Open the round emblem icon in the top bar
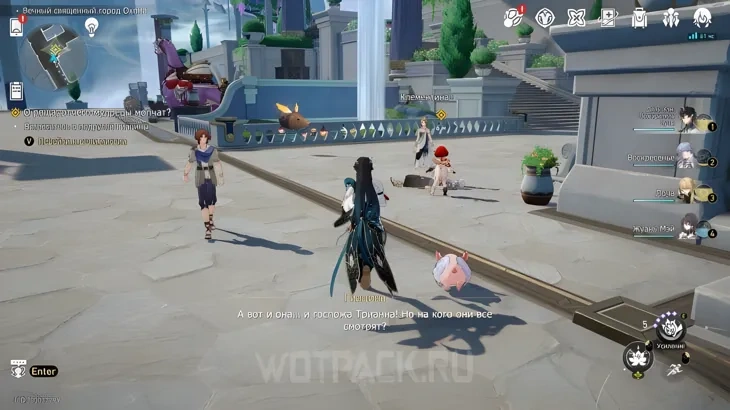 pos(545,17)
